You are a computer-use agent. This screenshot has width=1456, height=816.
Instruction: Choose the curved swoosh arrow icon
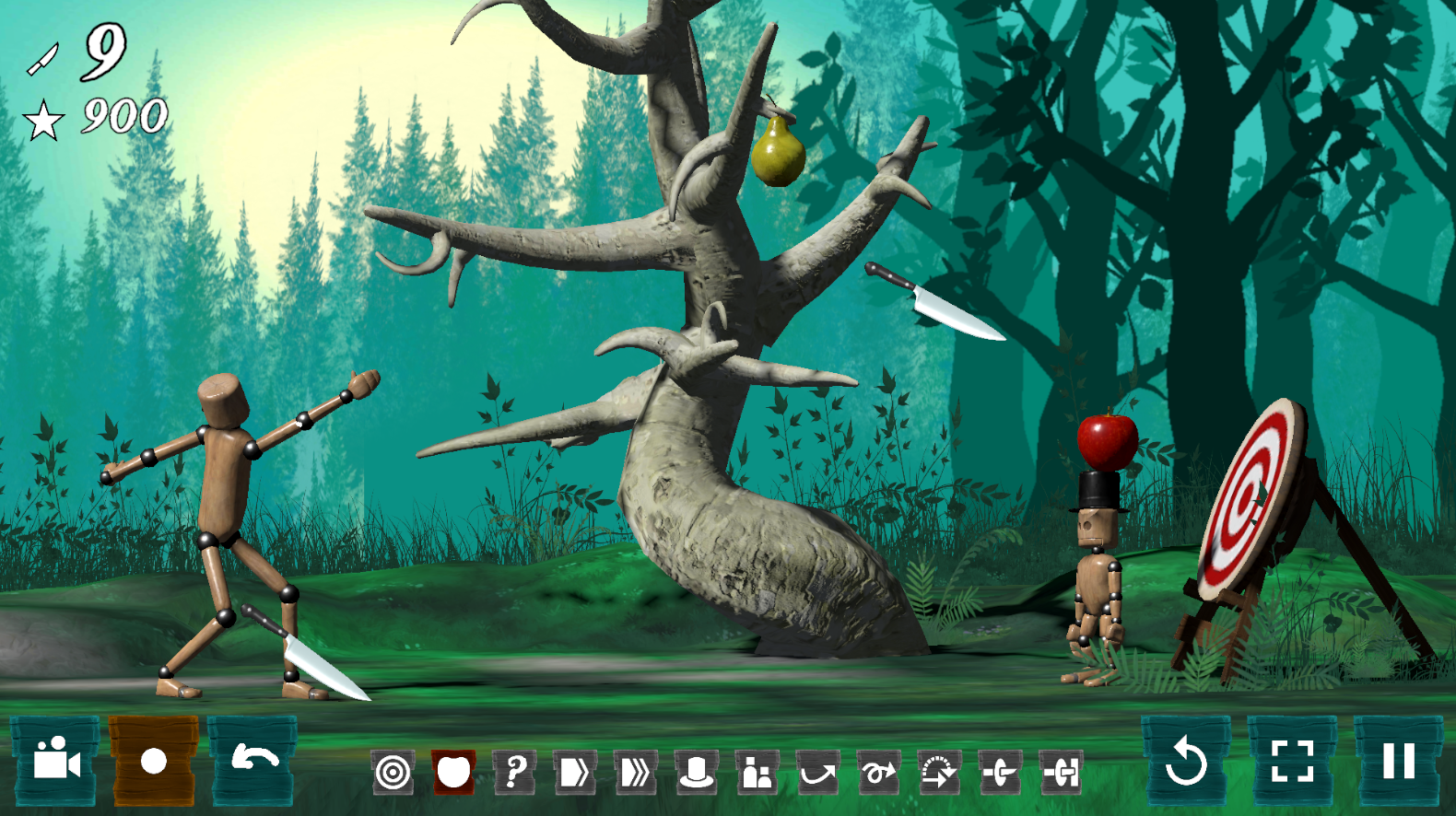click(x=818, y=772)
